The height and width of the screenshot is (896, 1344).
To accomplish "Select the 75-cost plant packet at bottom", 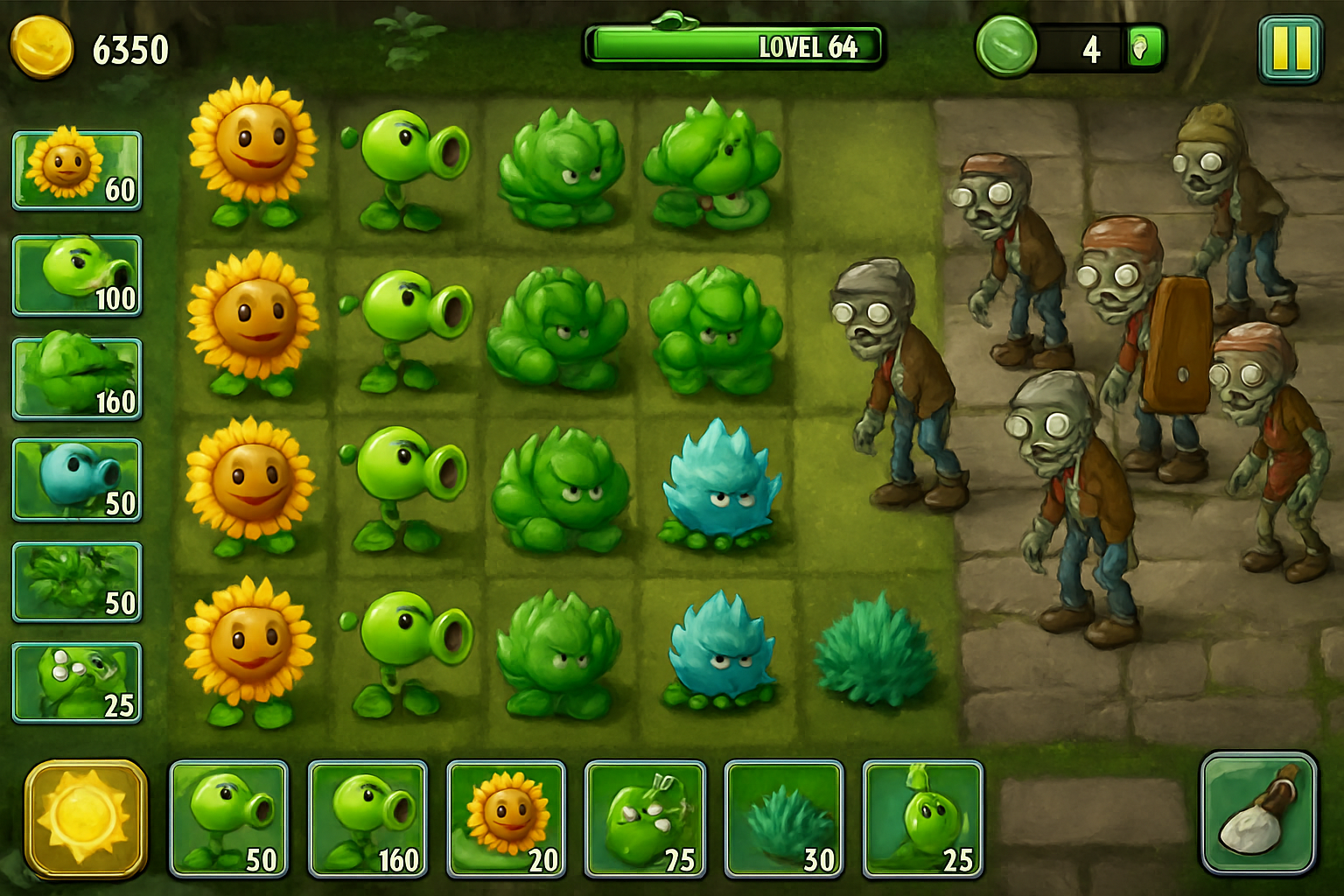I will tap(644, 816).
